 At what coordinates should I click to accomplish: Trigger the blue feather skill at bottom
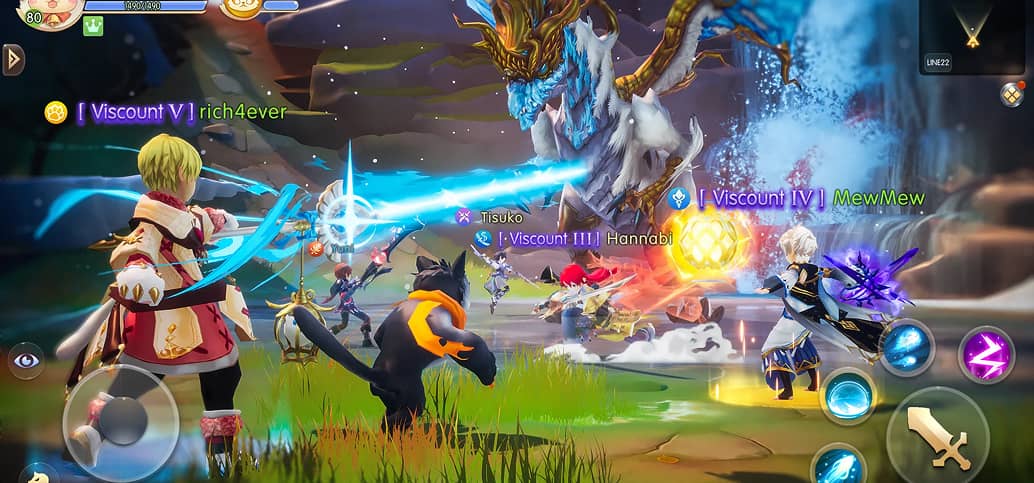point(837,464)
